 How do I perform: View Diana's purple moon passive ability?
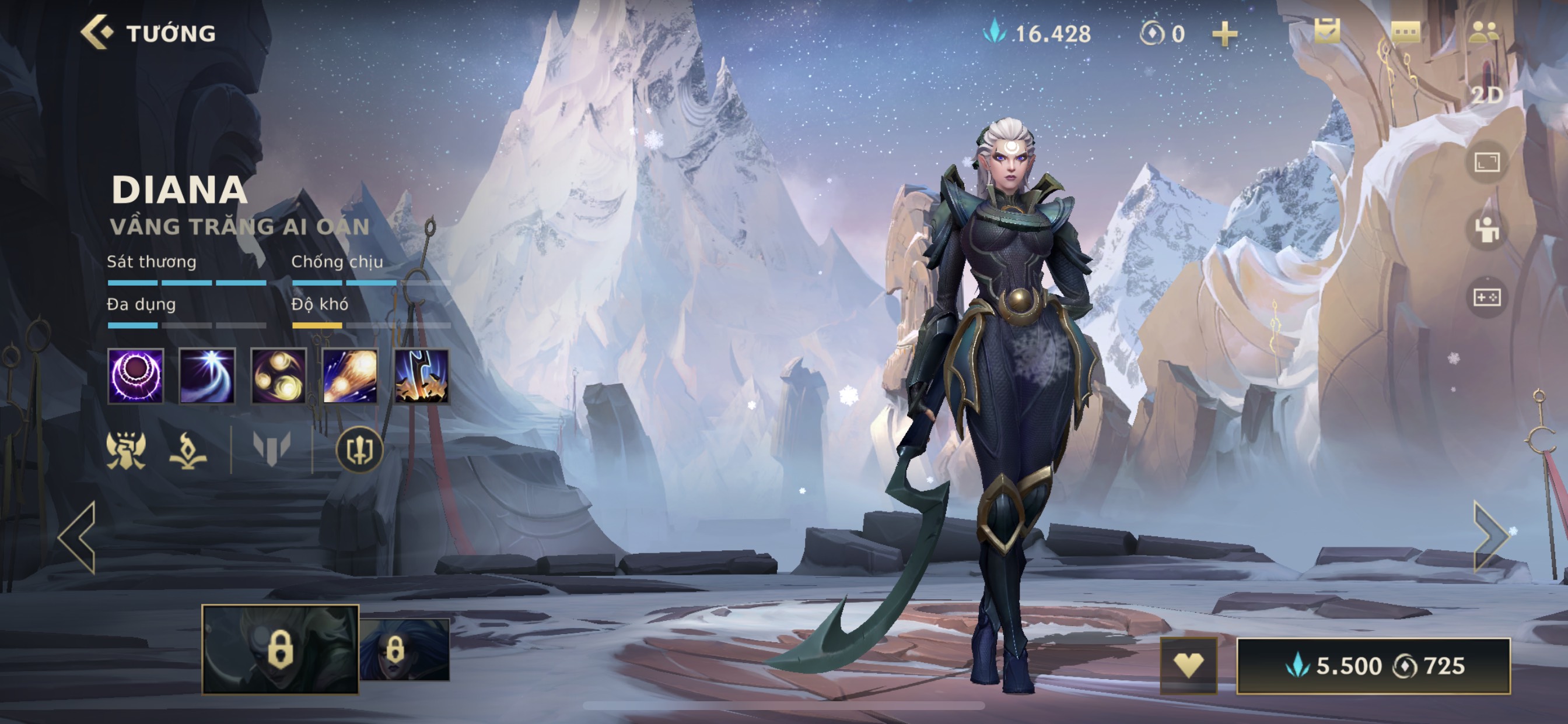[x=135, y=376]
